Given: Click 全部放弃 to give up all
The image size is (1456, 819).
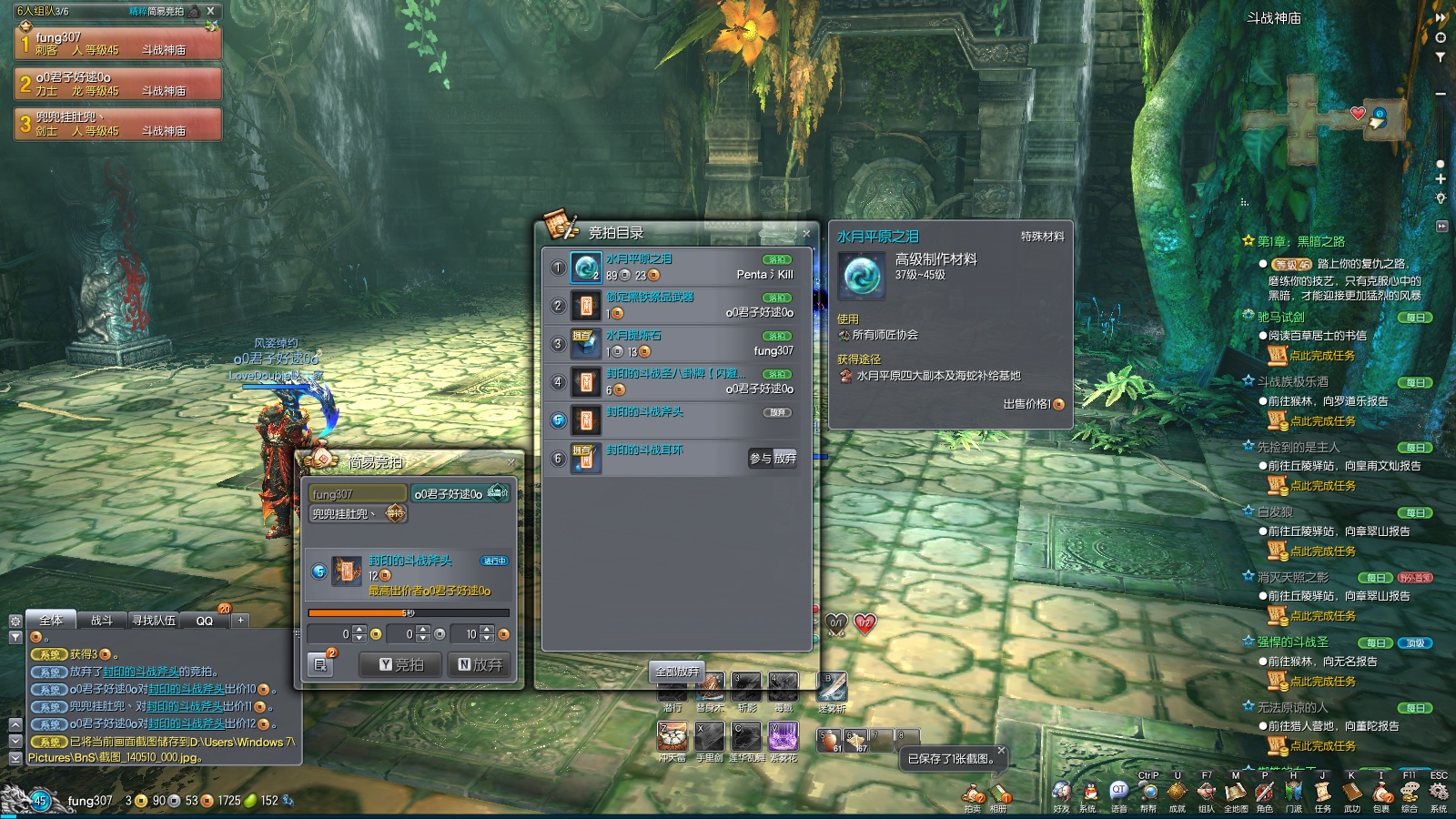Looking at the screenshot, I should pos(676,672).
